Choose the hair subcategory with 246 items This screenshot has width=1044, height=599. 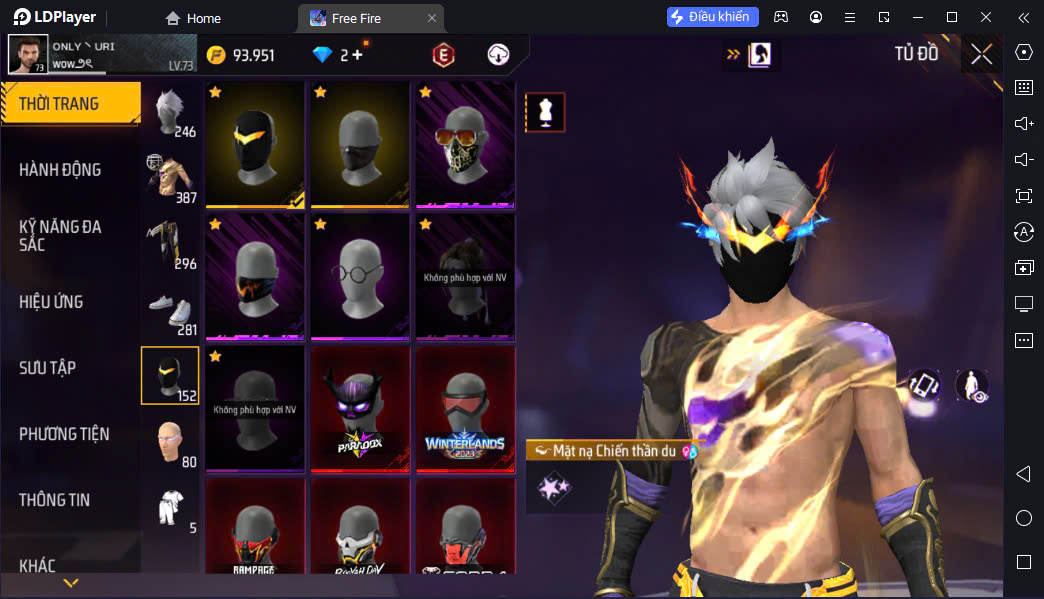point(170,112)
